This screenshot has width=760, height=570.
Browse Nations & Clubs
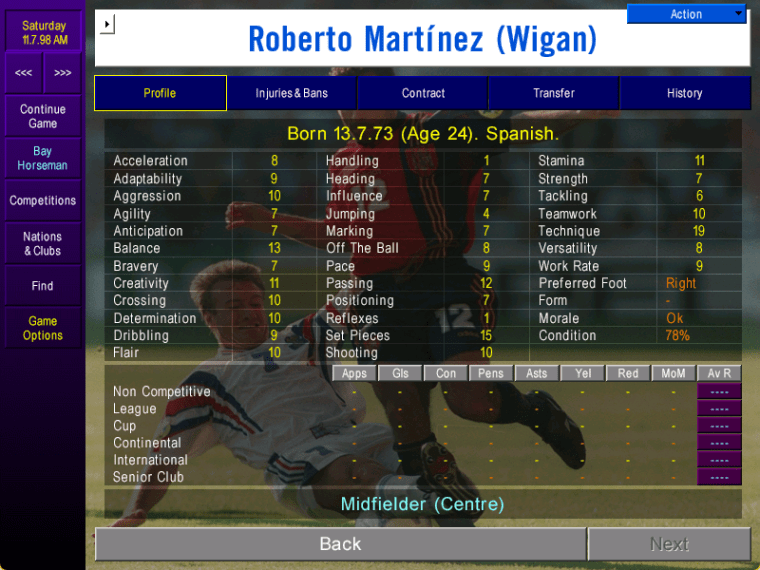click(x=43, y=244)
